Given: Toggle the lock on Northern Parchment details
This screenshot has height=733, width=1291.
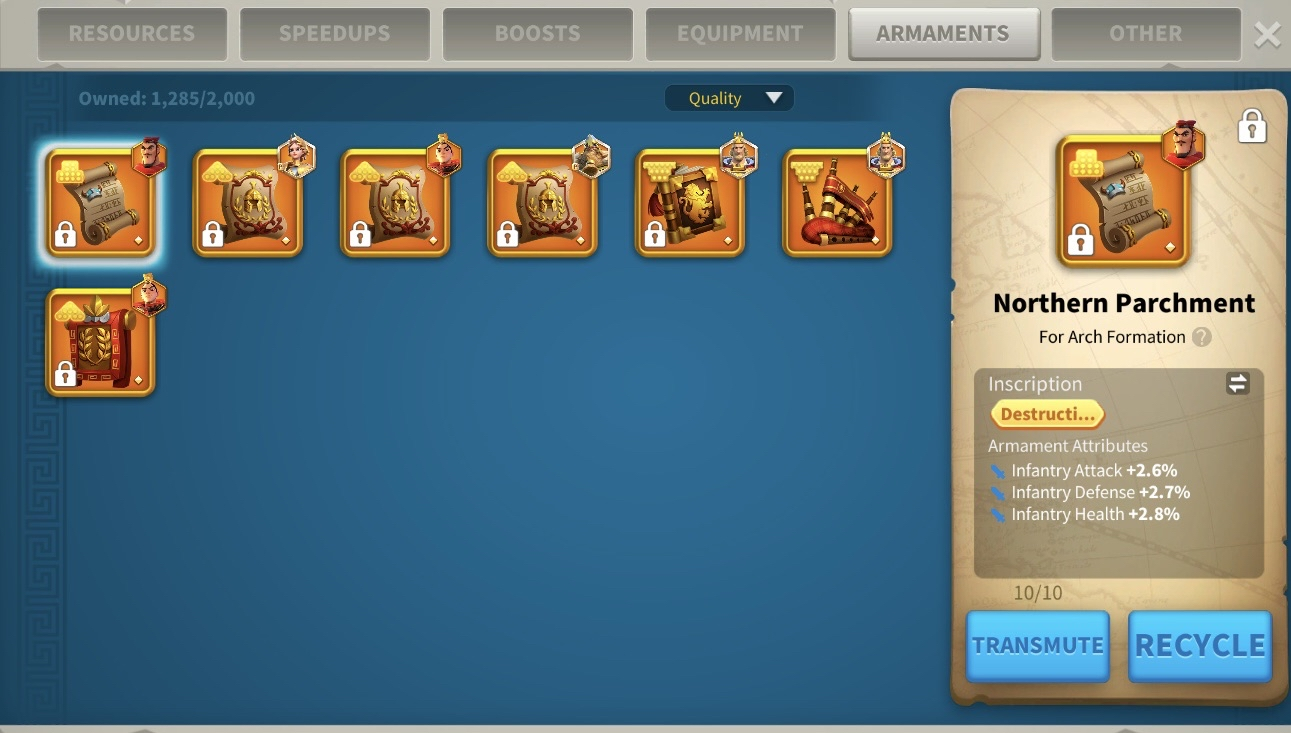Looking at the screenshot, I should (1252, 127).
